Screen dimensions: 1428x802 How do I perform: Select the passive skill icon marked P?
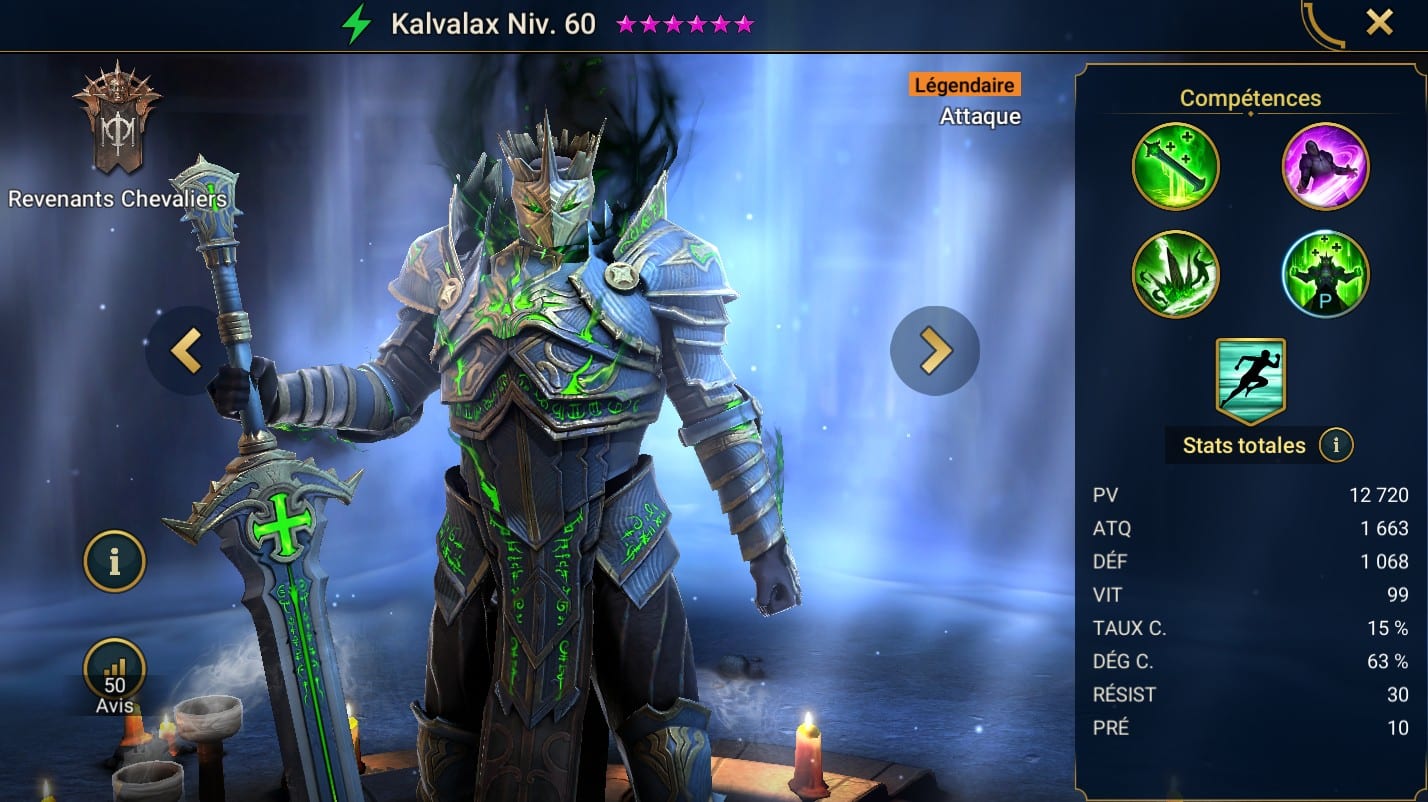pos(1325,274)
